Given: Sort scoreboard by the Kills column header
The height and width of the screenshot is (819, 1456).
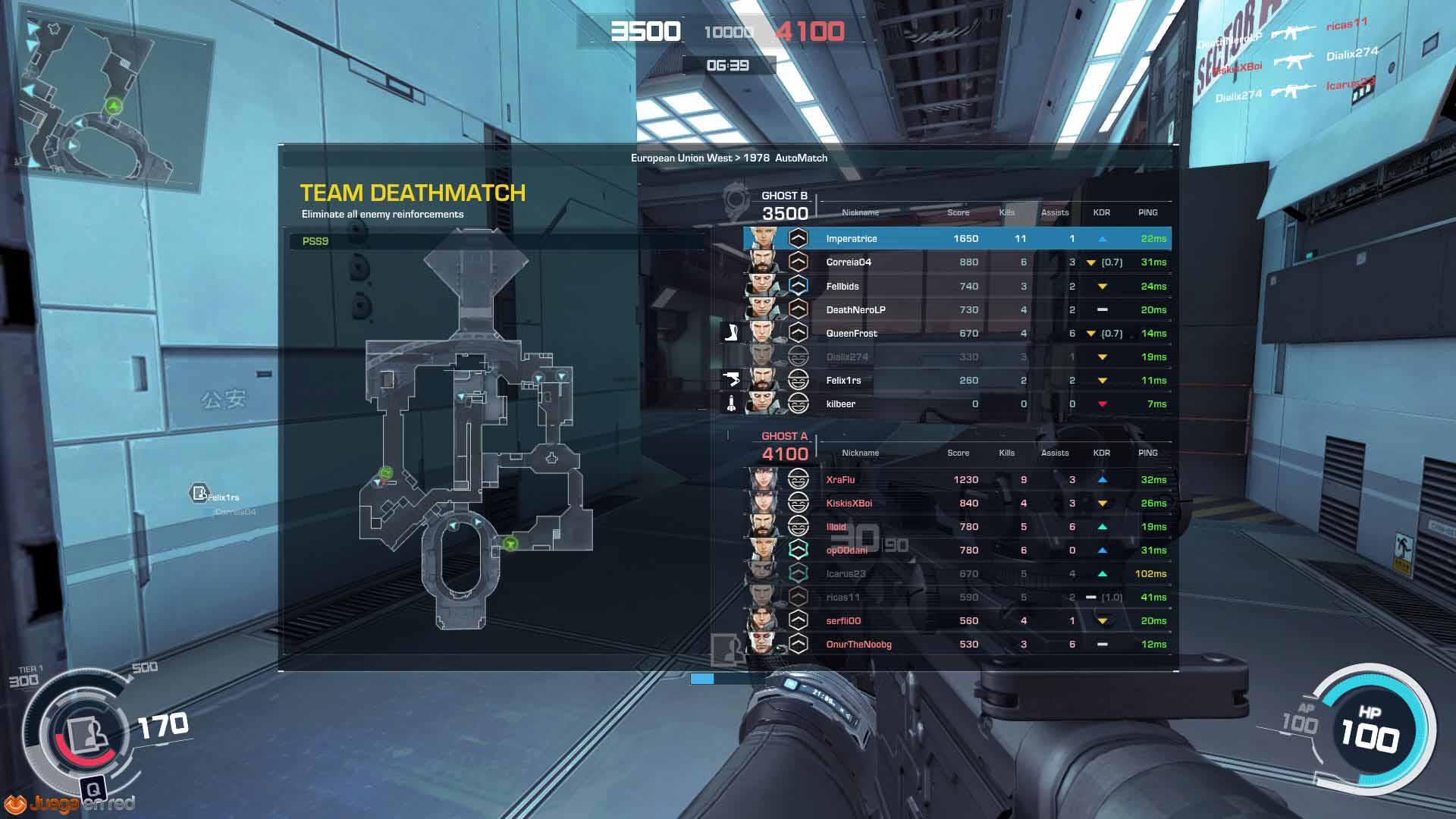Looking at the screenshot, I should click(1006, 213).
